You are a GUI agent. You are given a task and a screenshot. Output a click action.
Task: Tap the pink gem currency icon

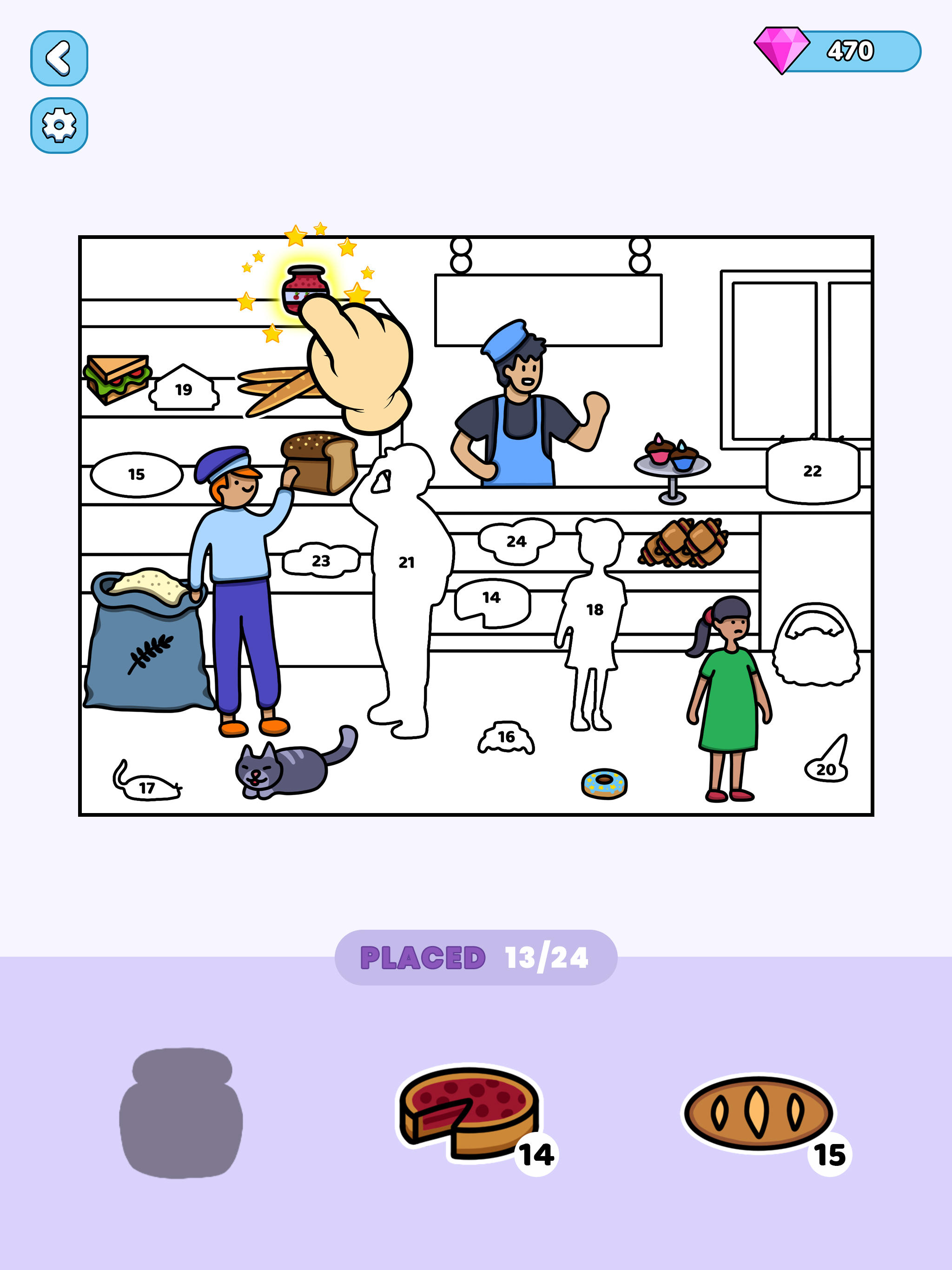pos(781,52)
